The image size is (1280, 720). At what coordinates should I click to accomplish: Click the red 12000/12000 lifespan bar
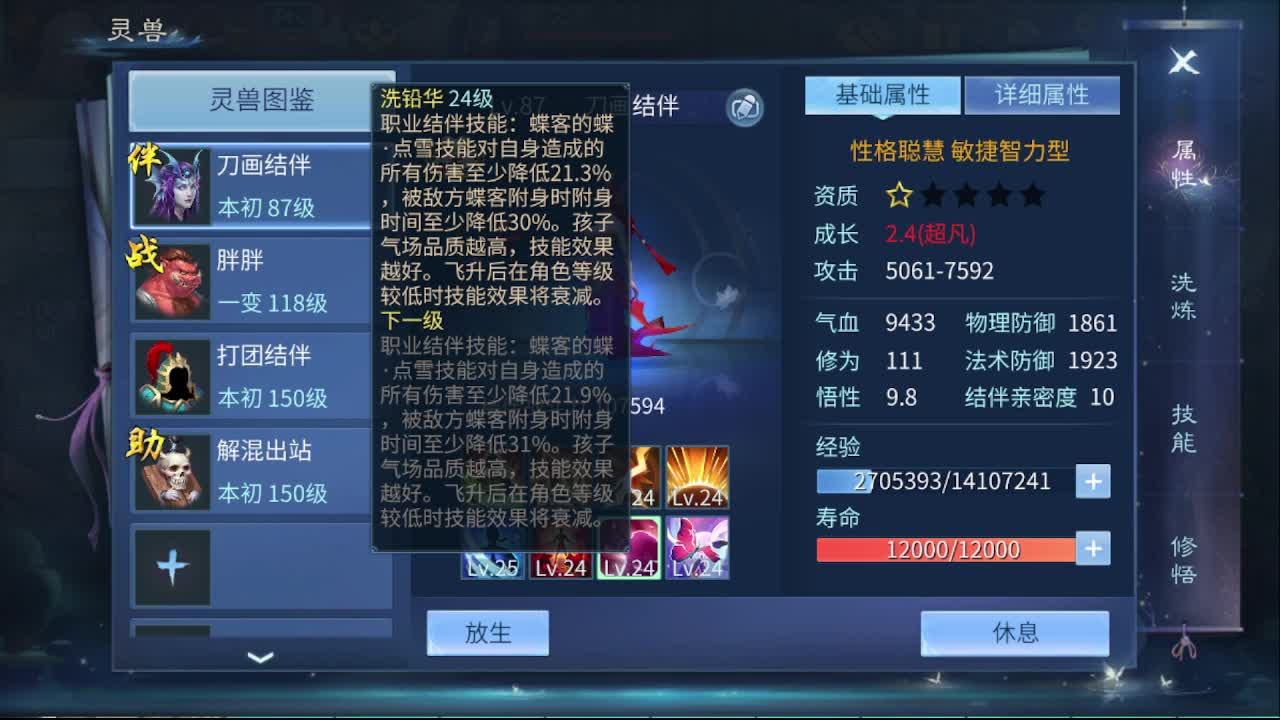pos(945,549)
